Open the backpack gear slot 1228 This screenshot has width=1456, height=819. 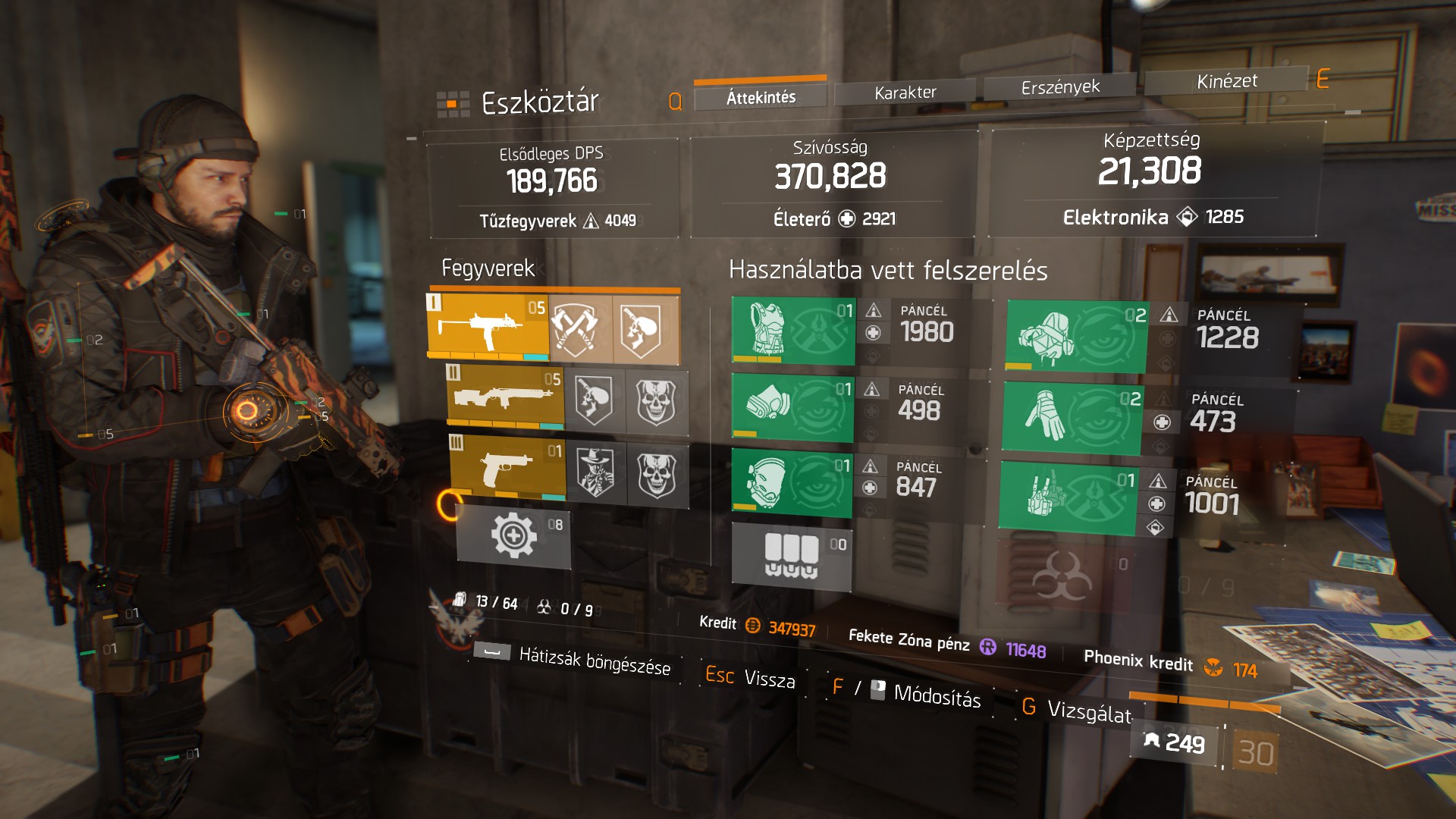pyautogui.click(x=1076, y=337)
